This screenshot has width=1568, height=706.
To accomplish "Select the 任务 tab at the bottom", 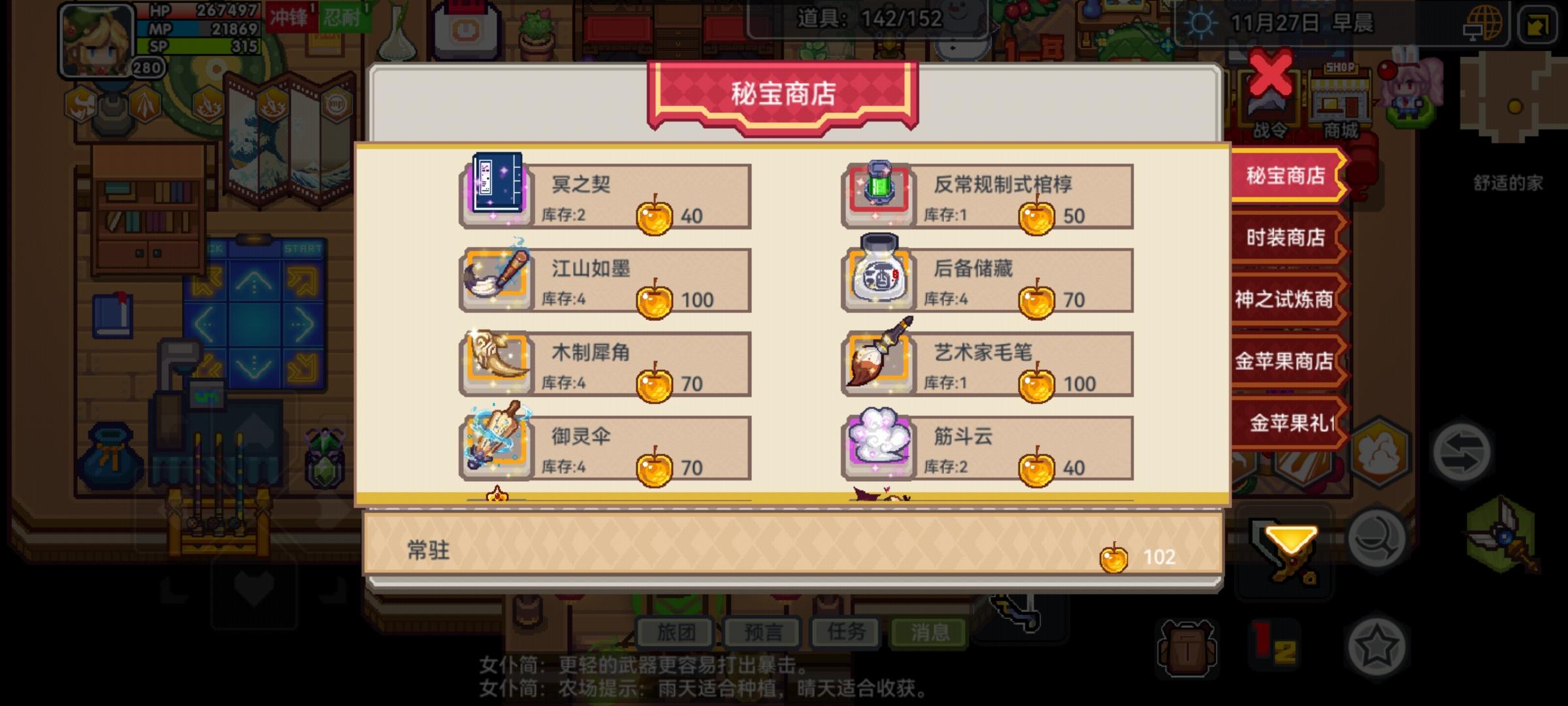I will pos(847,632).
